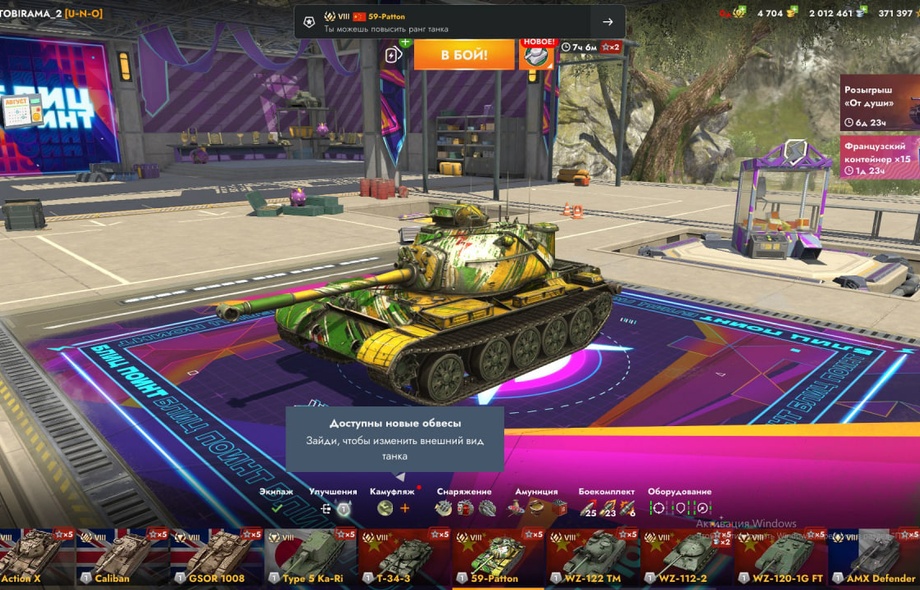Viewport: 920px width, 590px height.
Task: Select the WZ-122 TM tank
Action: (x=592, y=557)
